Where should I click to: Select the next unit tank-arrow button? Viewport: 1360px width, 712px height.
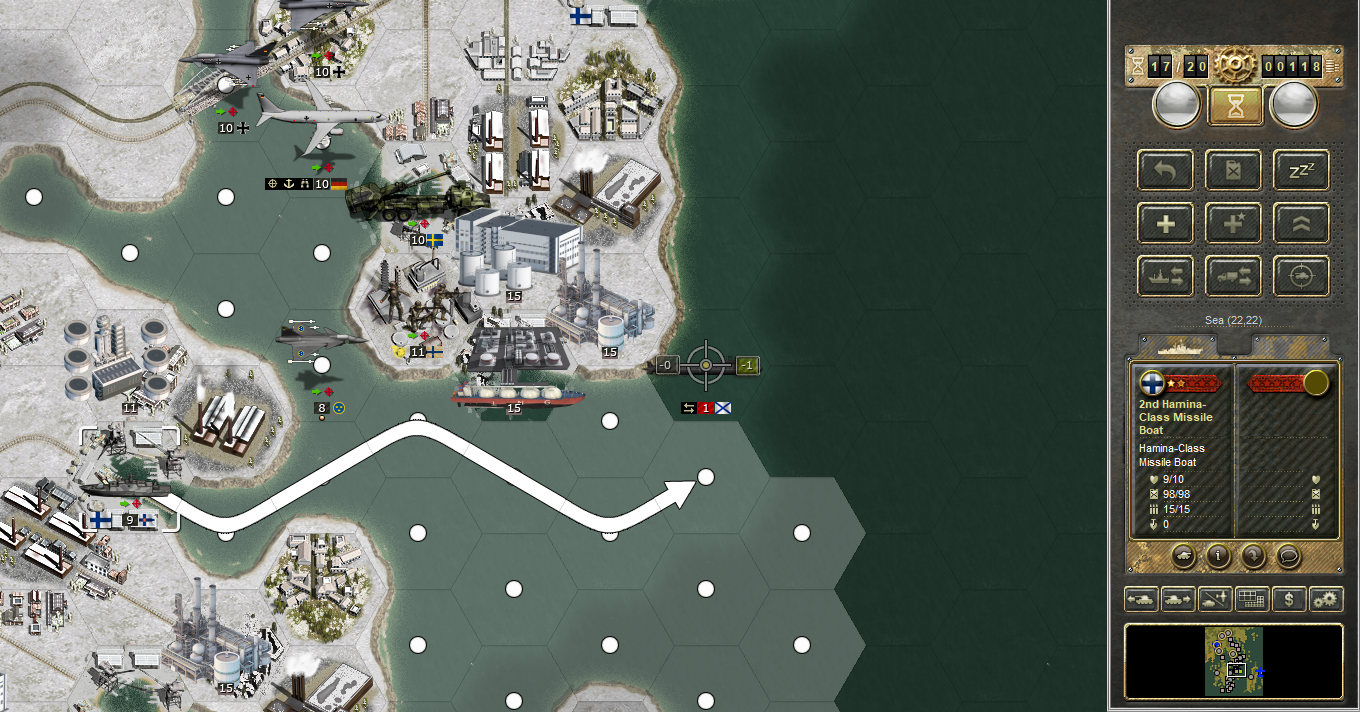(x=1177, y=600)
